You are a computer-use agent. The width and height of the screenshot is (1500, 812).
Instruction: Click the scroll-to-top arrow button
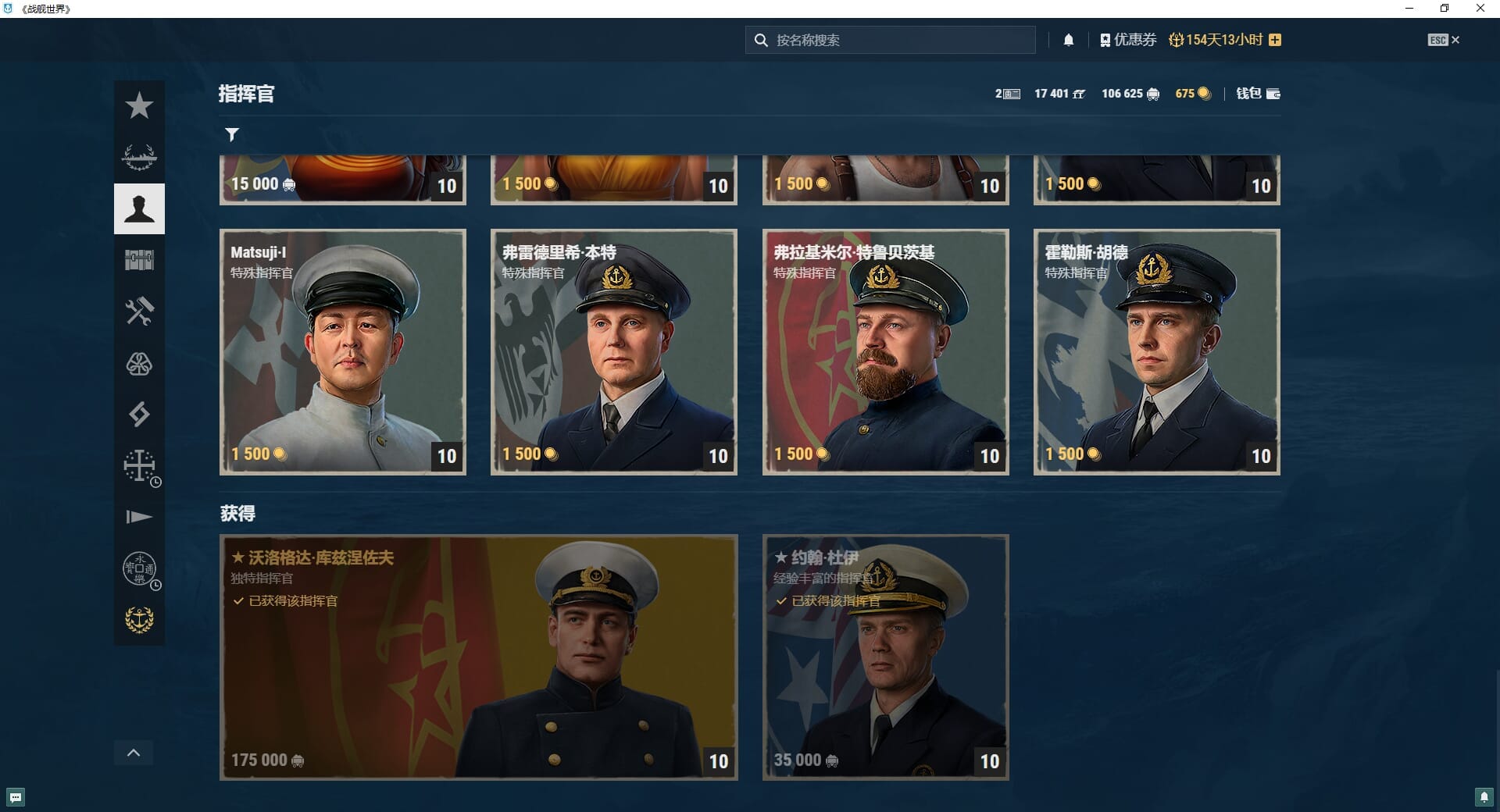(x=134, y=753)
